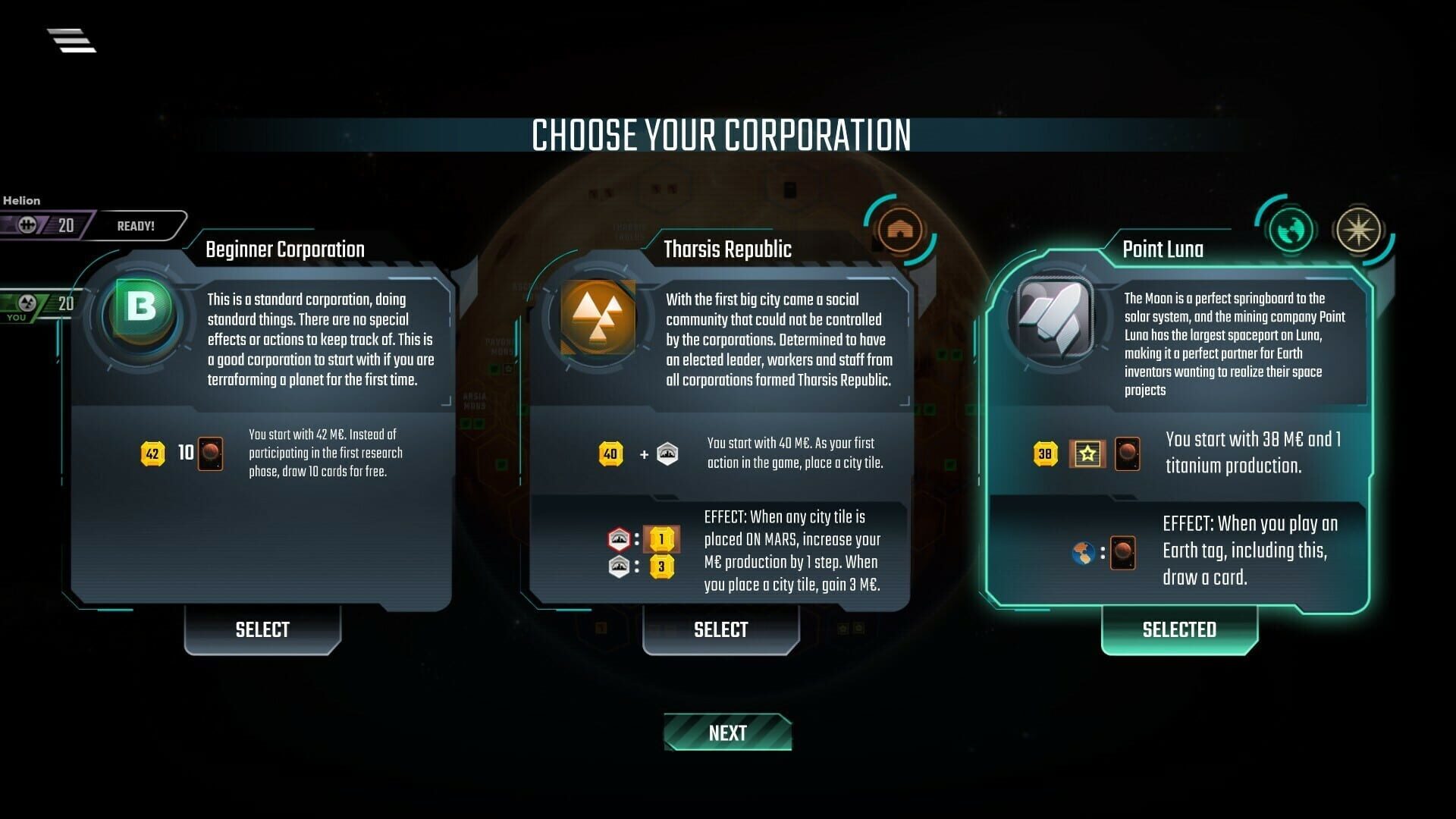Click the Space tag icon on Point Luna card
The width and height of the screenshot is (1456, 819).
[x=1360, y=229]
